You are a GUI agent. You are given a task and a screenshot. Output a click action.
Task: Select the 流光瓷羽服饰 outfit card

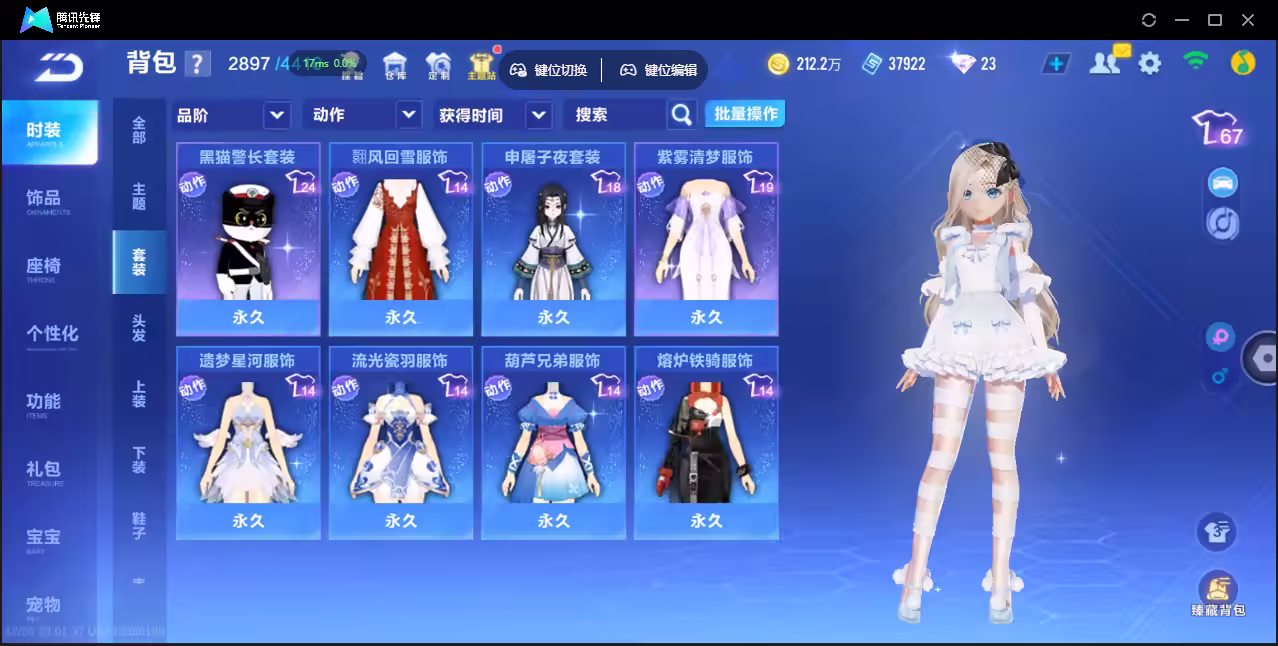[x=401, y=442]
